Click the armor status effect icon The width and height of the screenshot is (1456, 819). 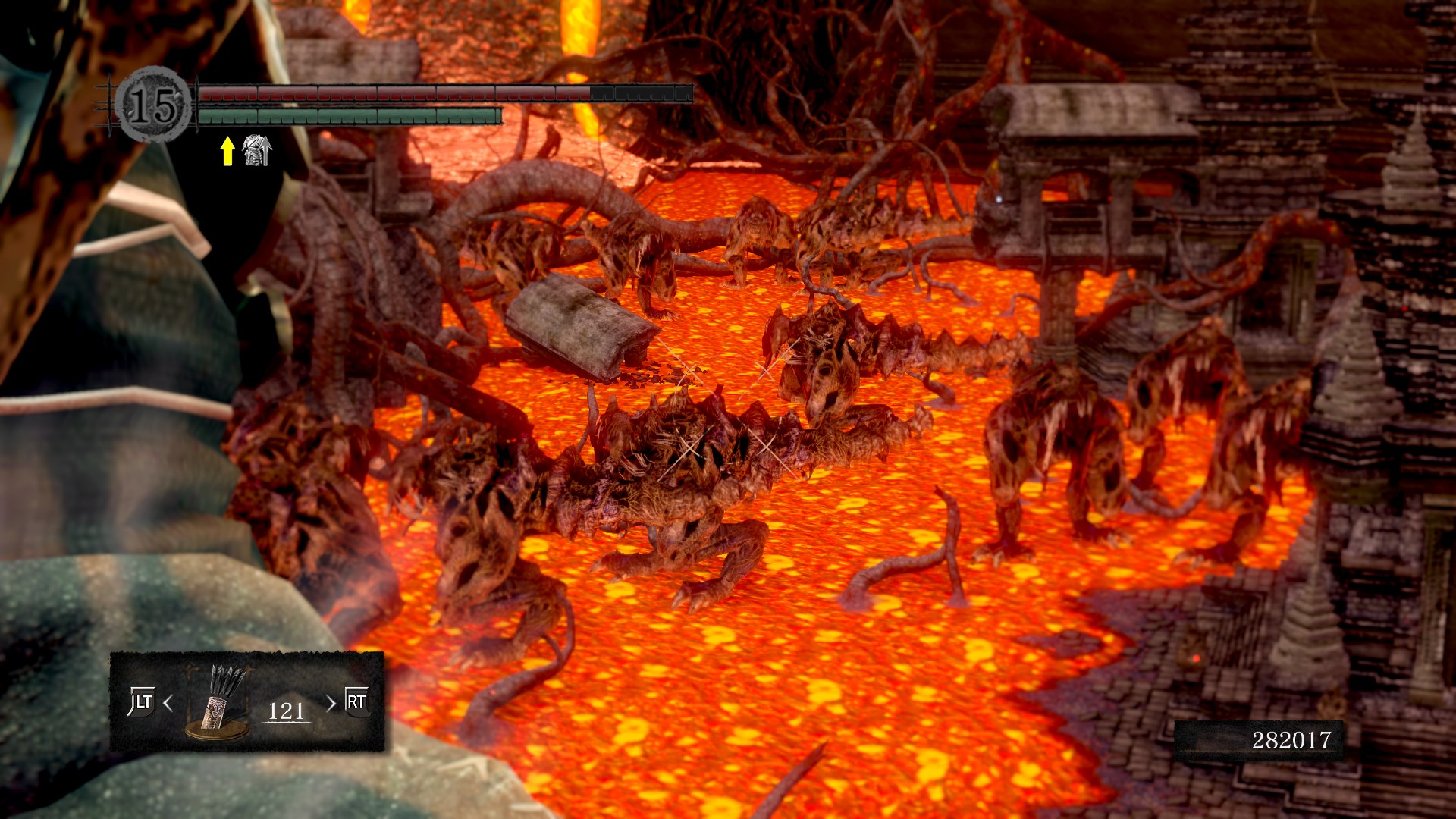257,150
